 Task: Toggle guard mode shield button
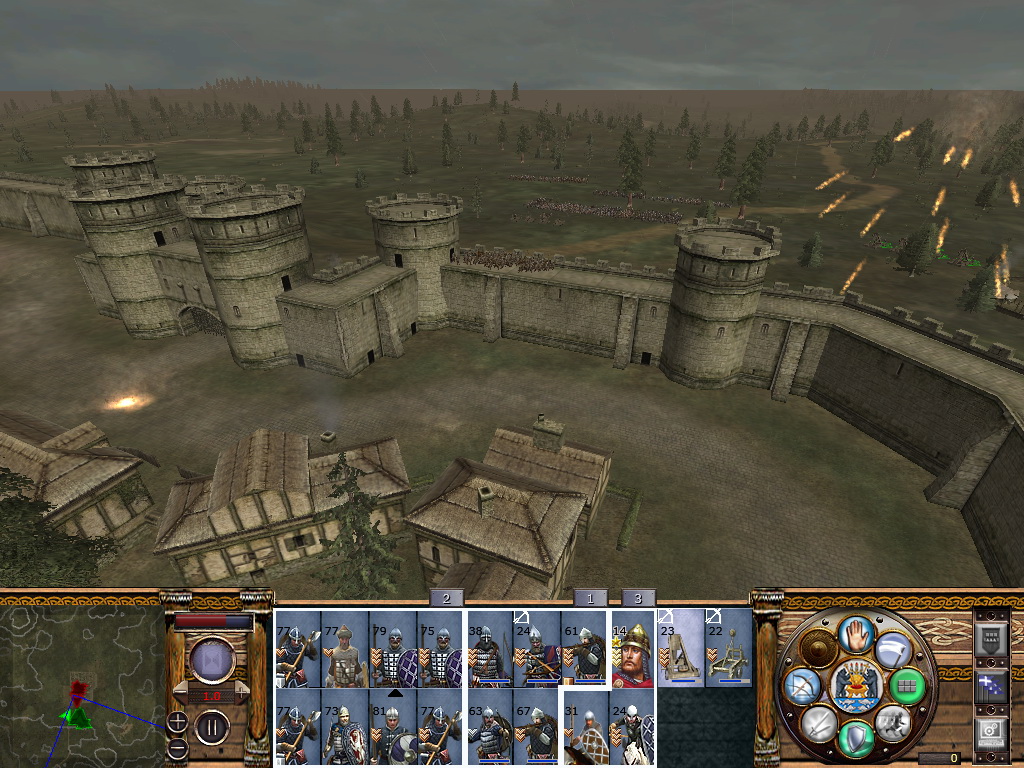[855, 740]
